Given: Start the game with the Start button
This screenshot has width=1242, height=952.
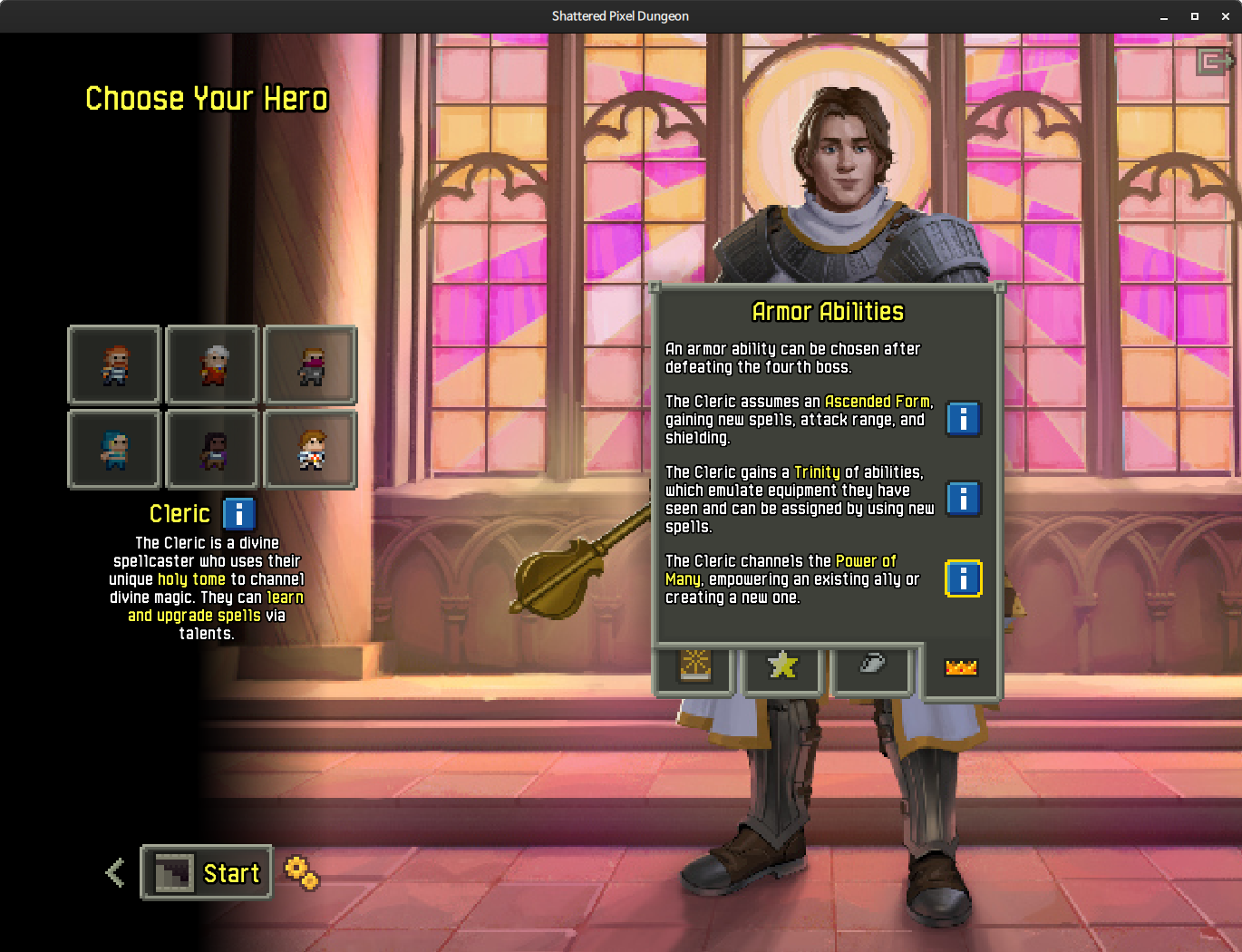Looking at the screenshot, I should [x=207, y=873].
